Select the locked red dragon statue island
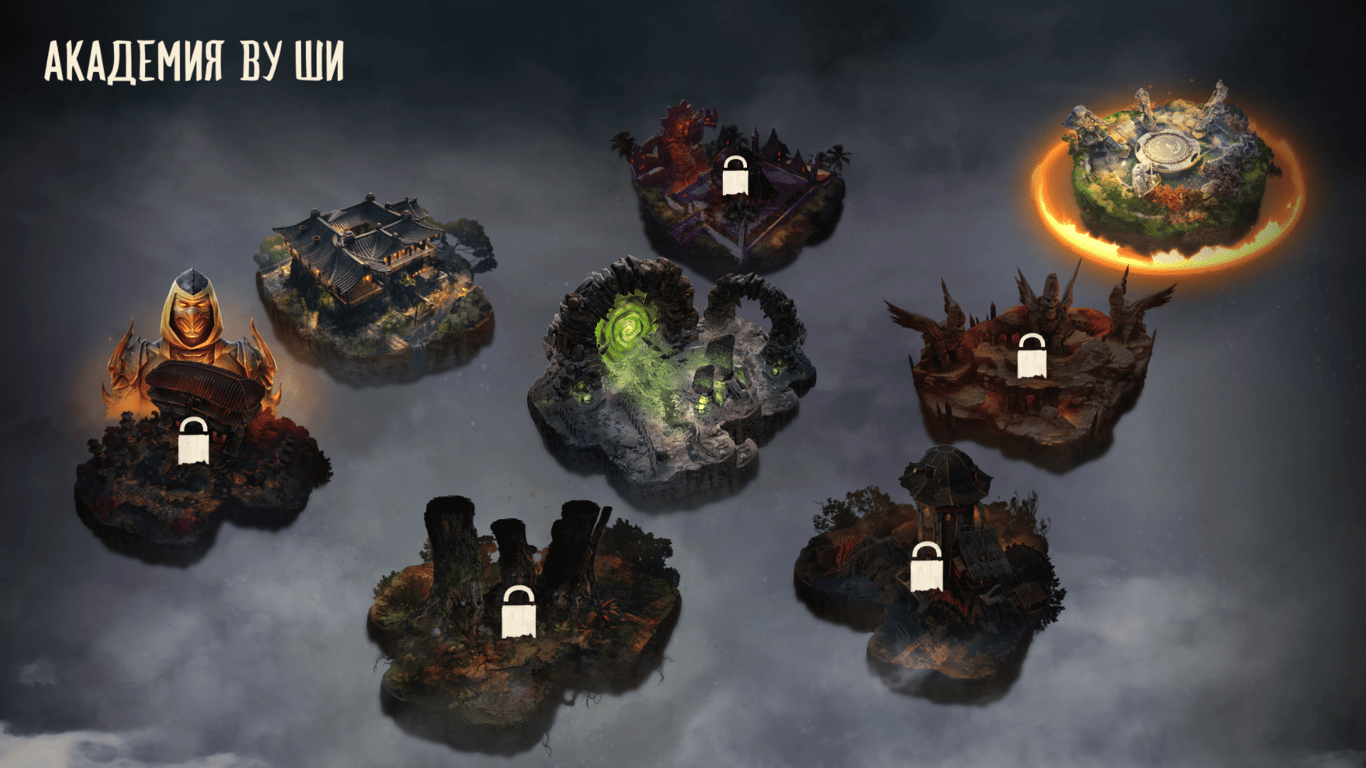The width and height of the screenshot is (1366, 768). (735, 191)
